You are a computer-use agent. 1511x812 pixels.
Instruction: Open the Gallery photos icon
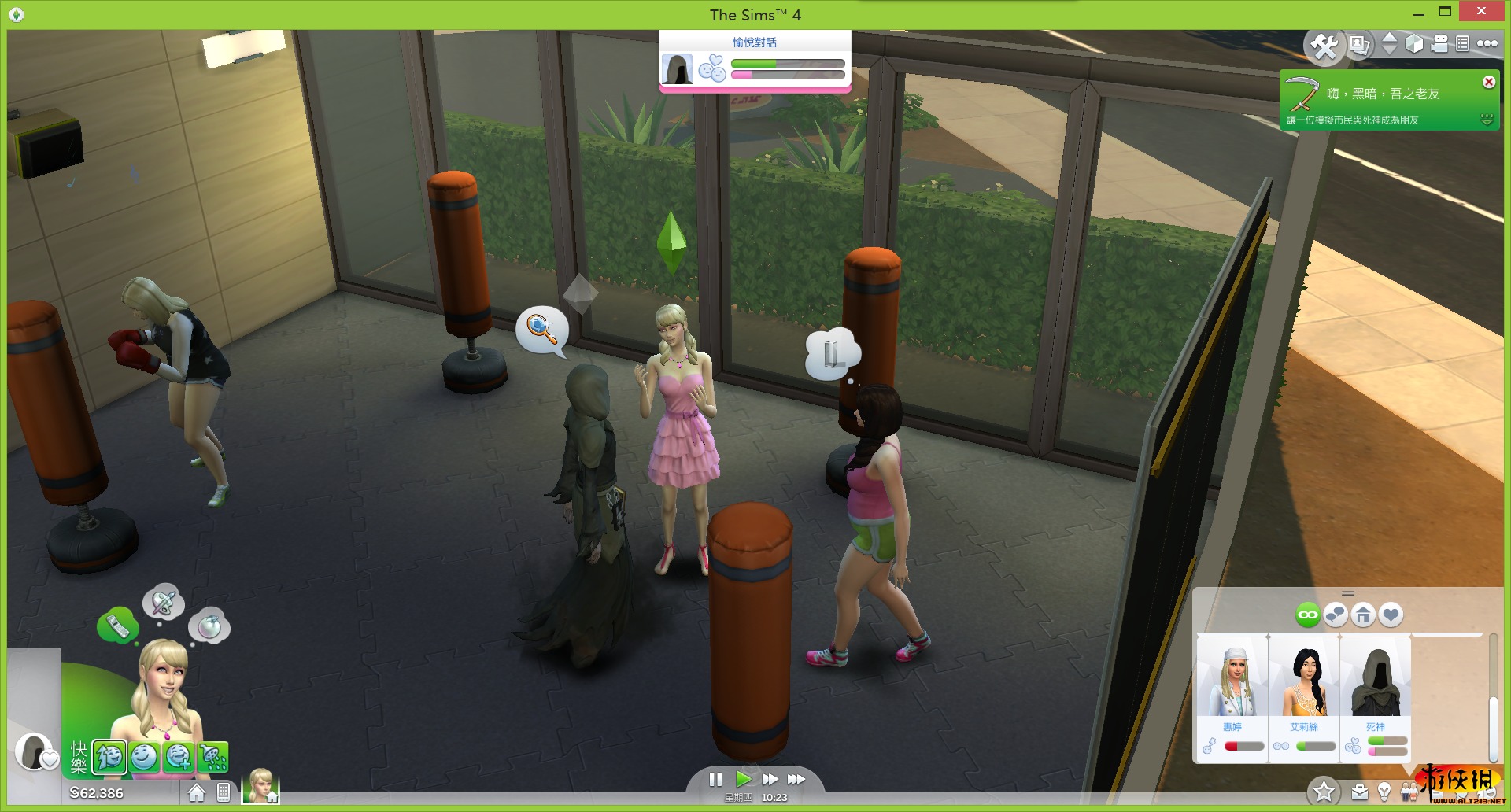[x=1359, y=45]
